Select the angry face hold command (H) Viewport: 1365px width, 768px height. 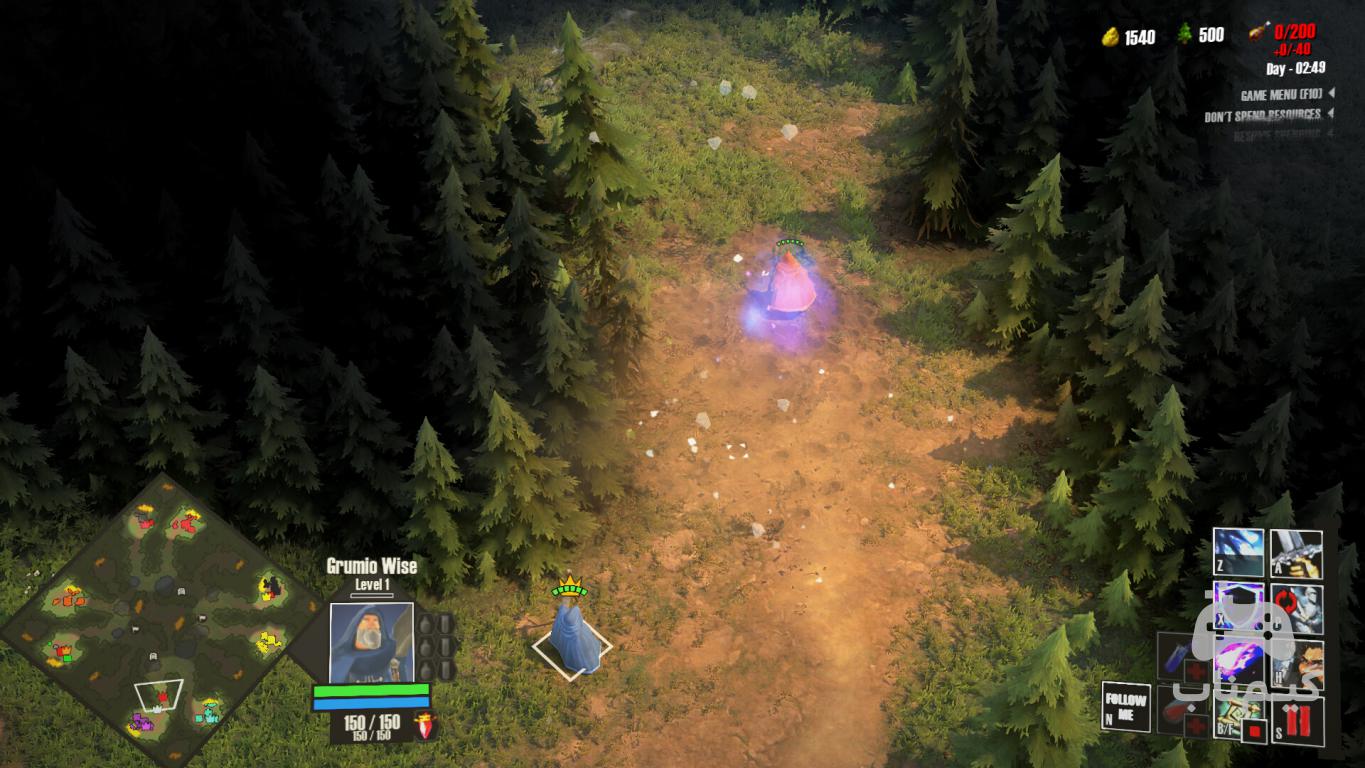point(1297,662)
